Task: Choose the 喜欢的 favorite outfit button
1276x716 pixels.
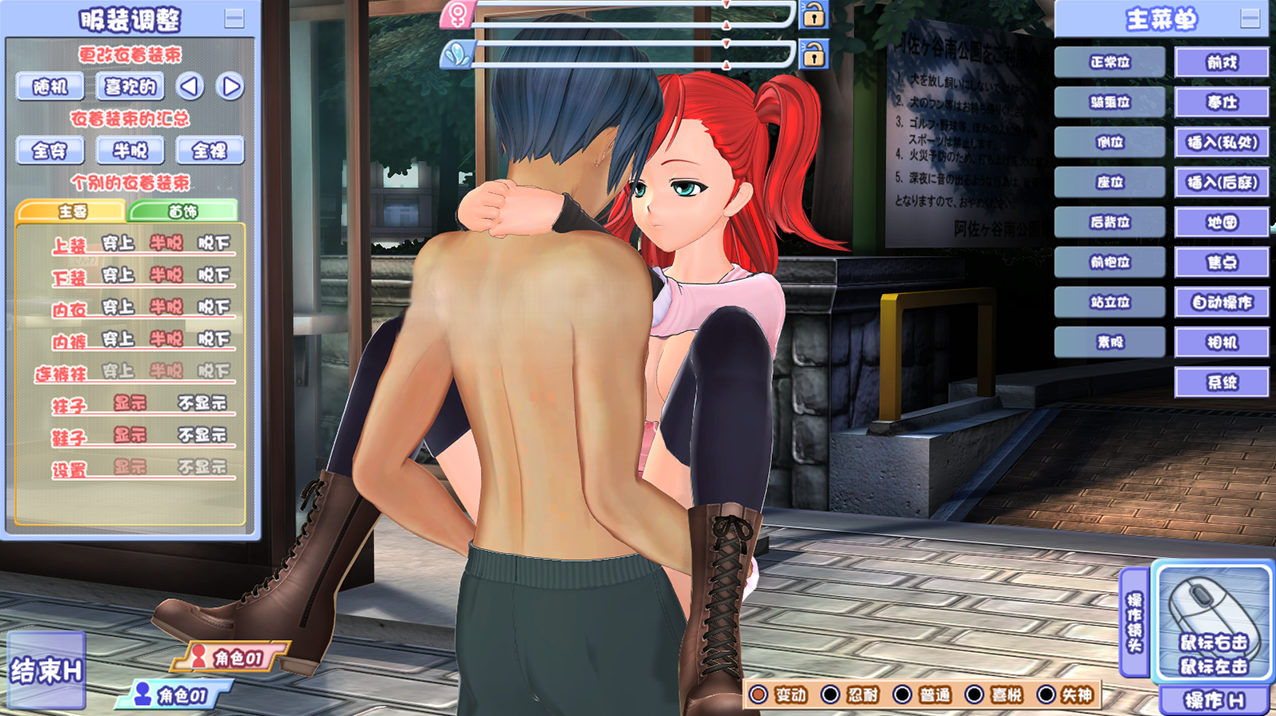Action: coord(130,87)
